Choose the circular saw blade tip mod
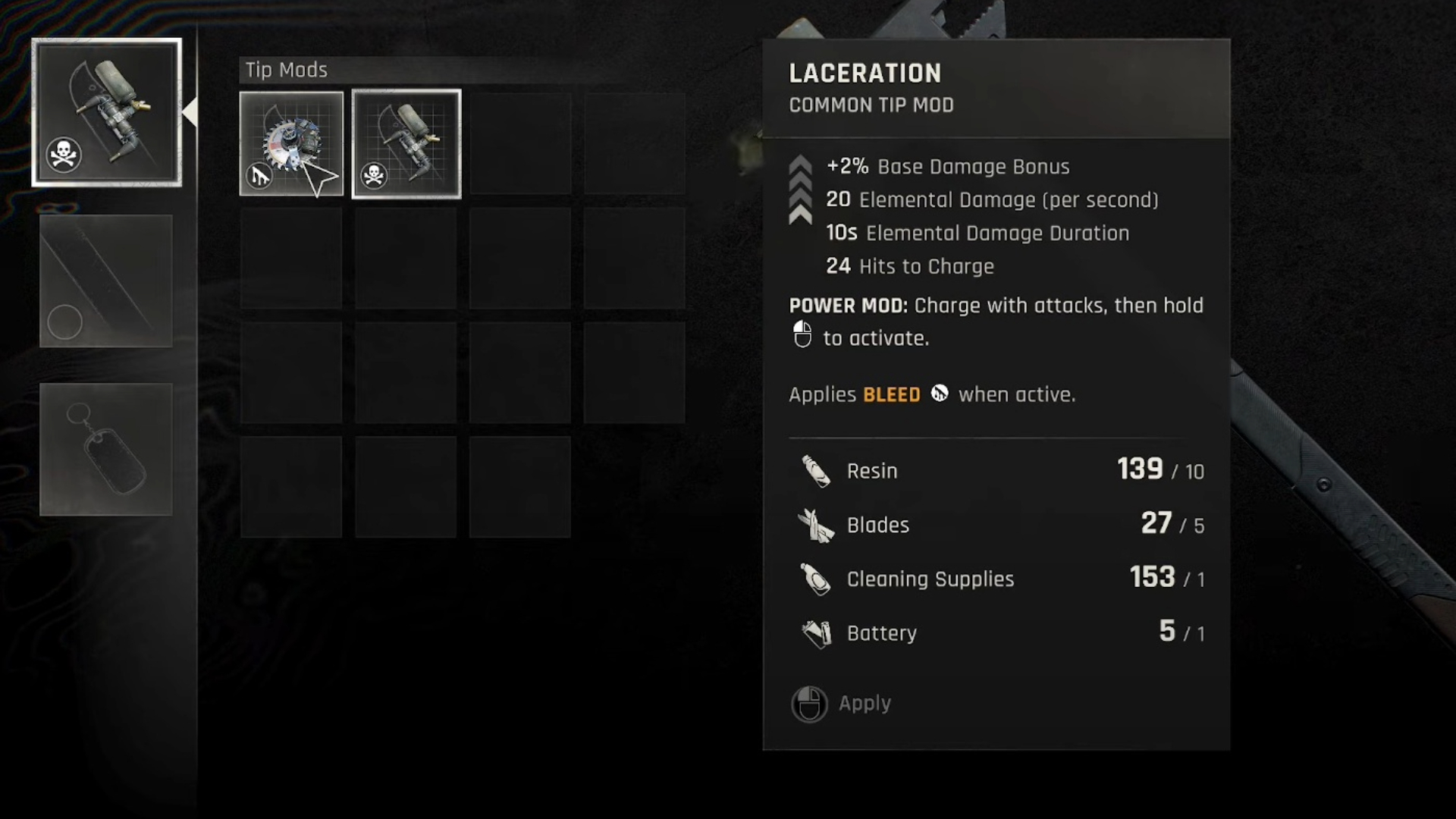 [x=291, y=144]
